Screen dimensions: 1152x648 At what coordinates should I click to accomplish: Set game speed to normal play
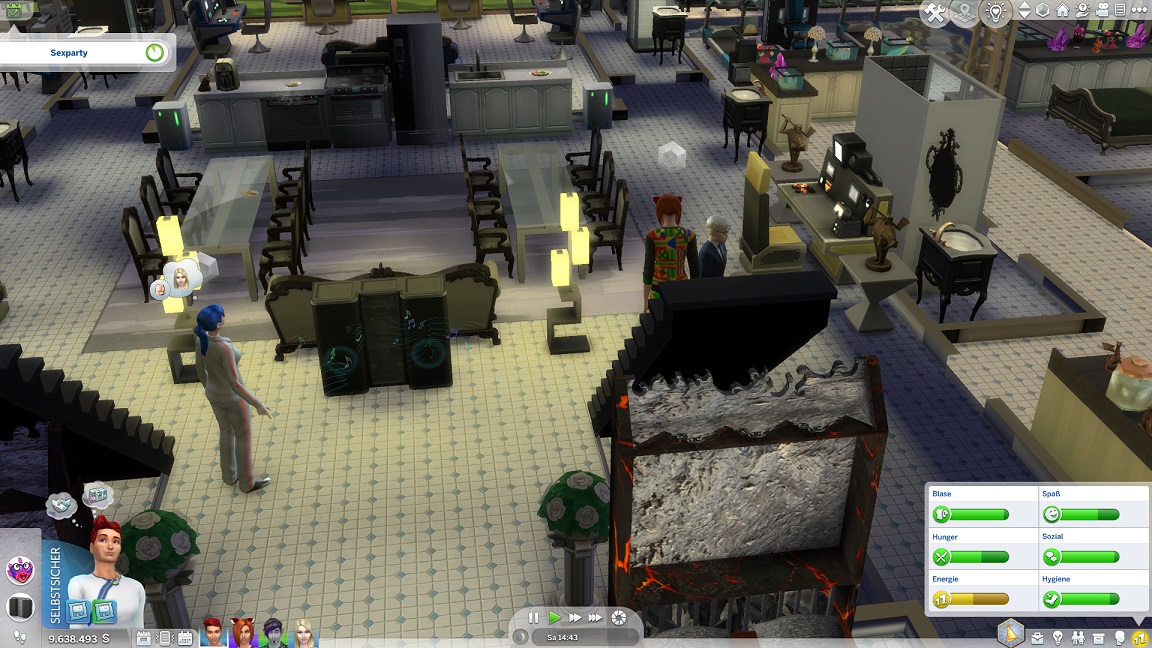(555, 618)
